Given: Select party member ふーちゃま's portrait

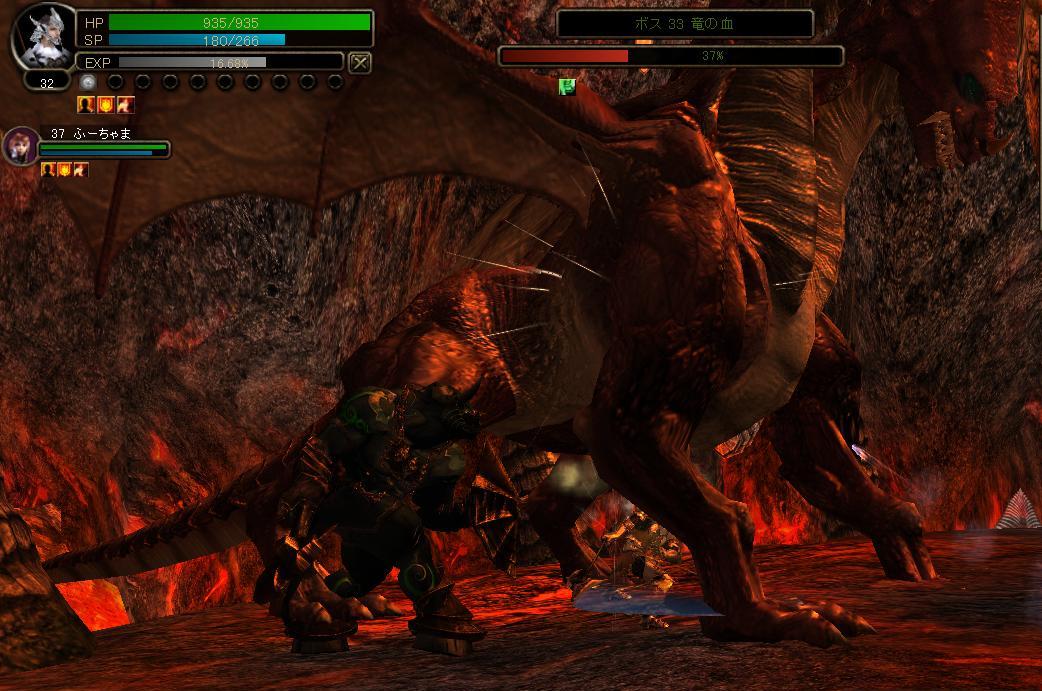Looking at the screenshot, I should (x=19, y=147).
